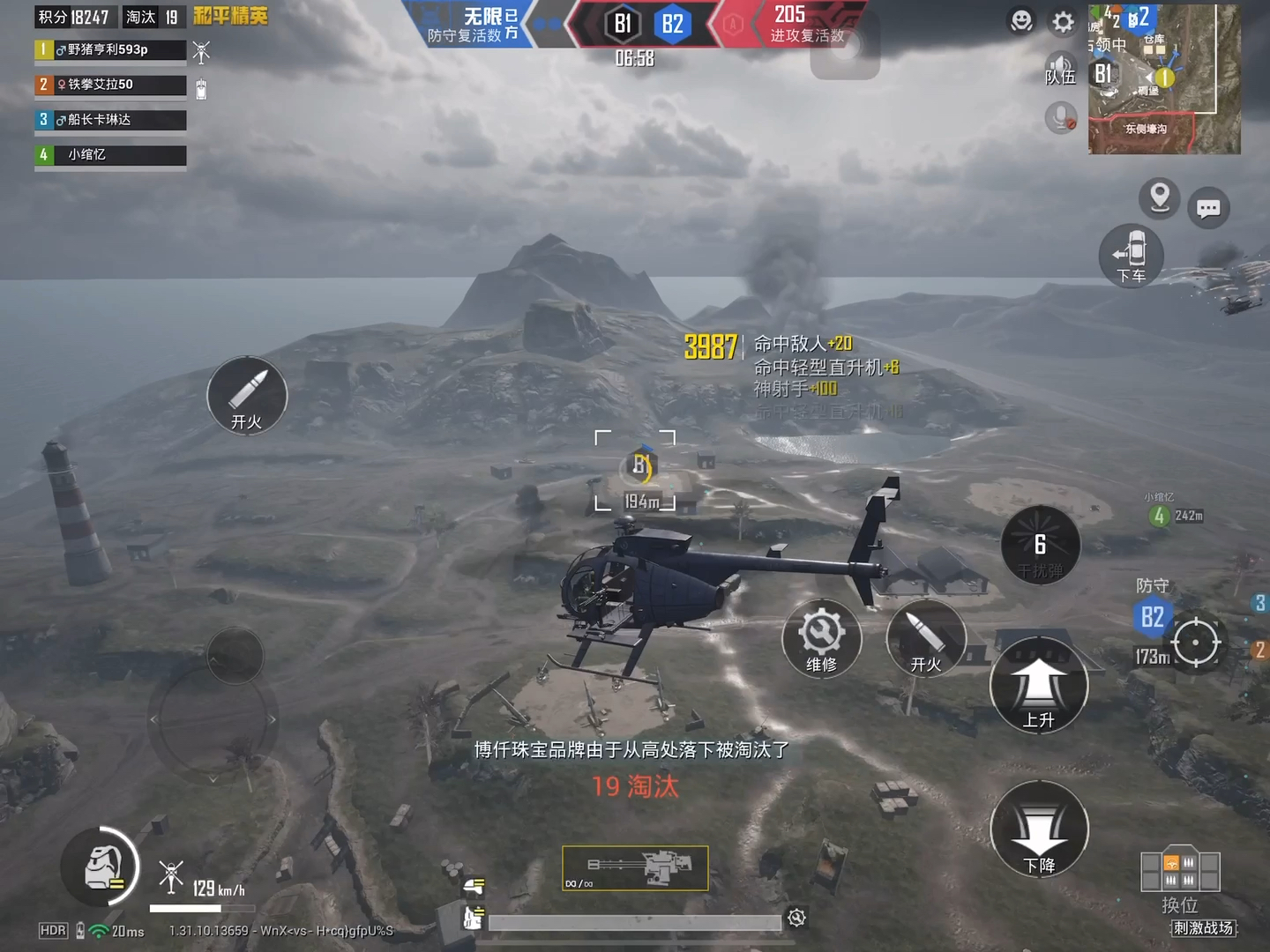Open the seat swap grid (换位)
1270x952 pixels.
[x=1180, y=872]
